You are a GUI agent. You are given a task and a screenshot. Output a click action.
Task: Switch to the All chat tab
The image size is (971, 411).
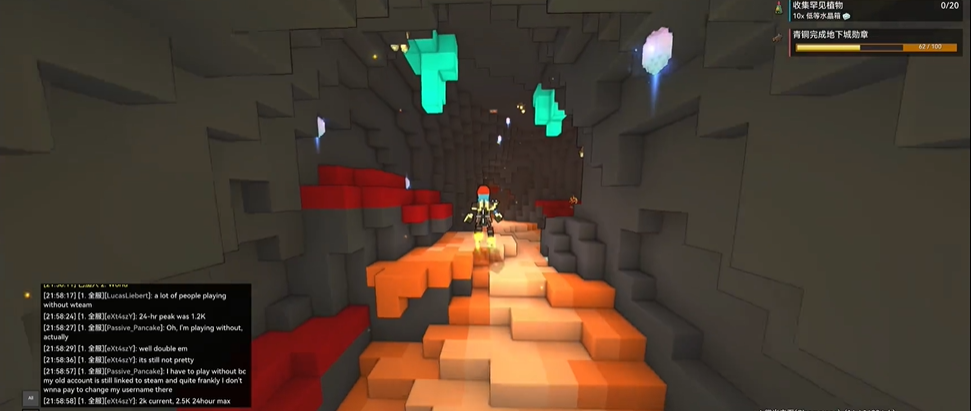click(30, 398)
